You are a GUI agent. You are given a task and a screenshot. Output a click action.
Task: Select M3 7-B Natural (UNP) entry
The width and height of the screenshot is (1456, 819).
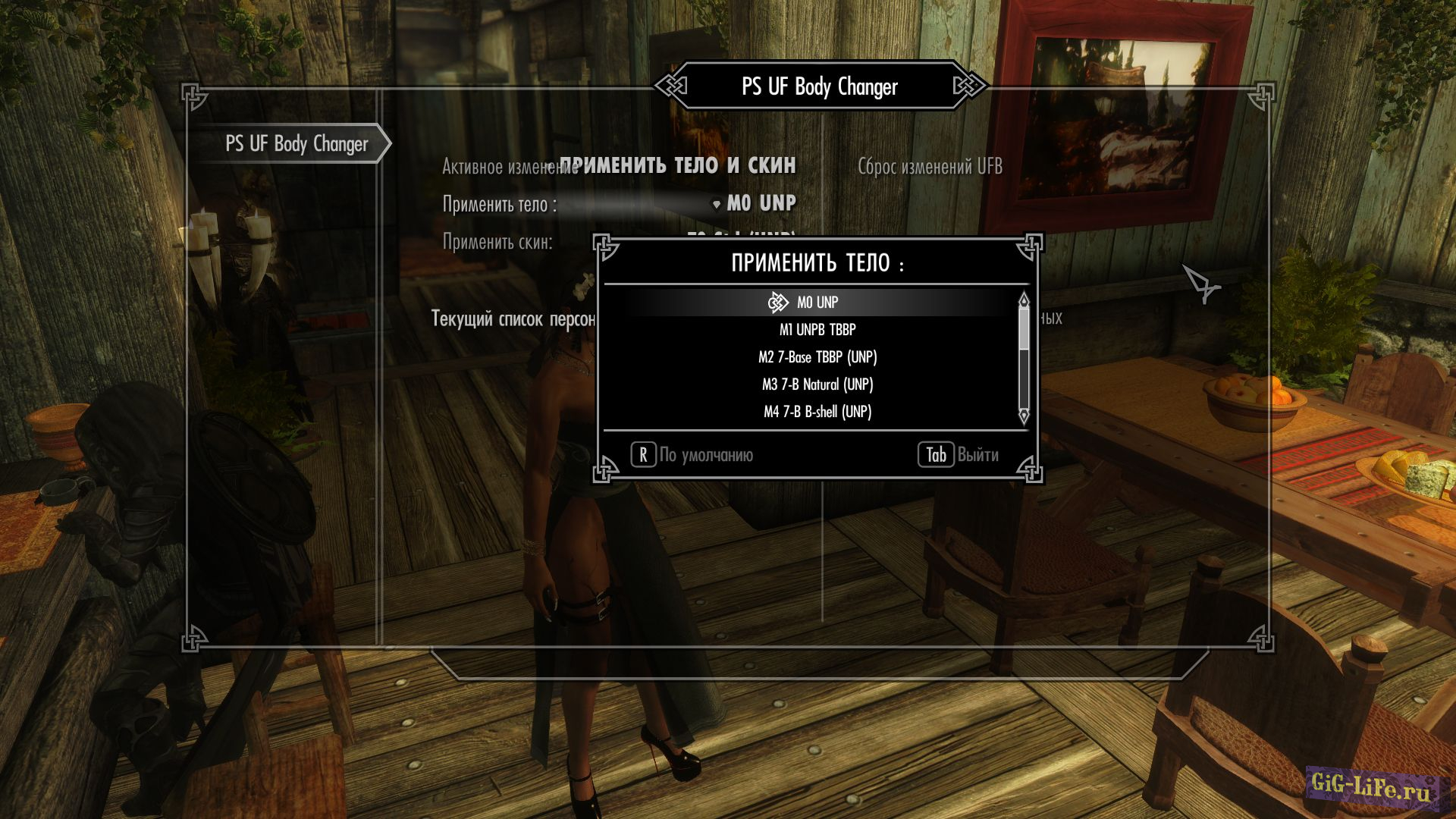click(817, 384)
